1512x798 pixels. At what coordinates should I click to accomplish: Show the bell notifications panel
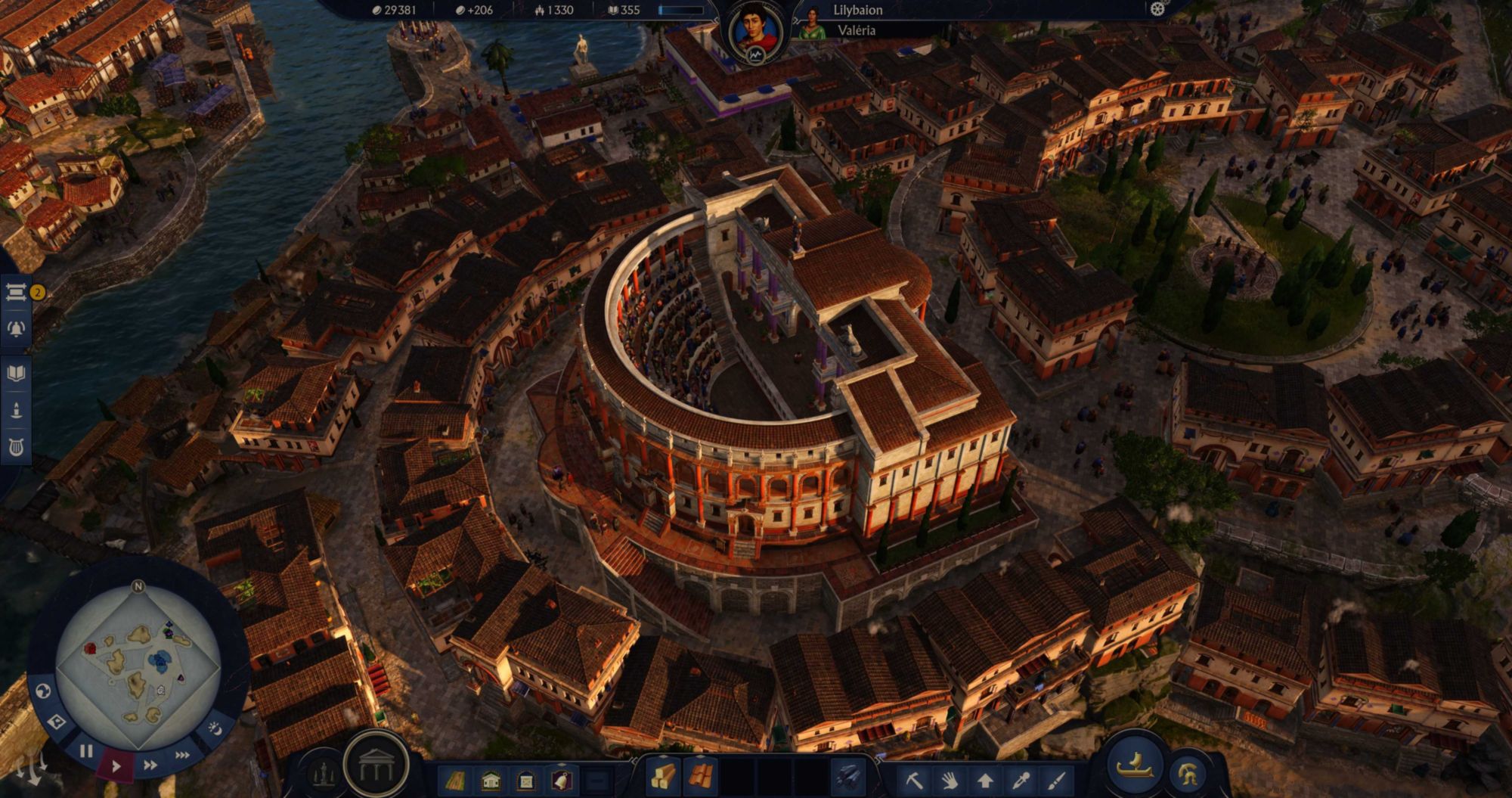(17, 328)
